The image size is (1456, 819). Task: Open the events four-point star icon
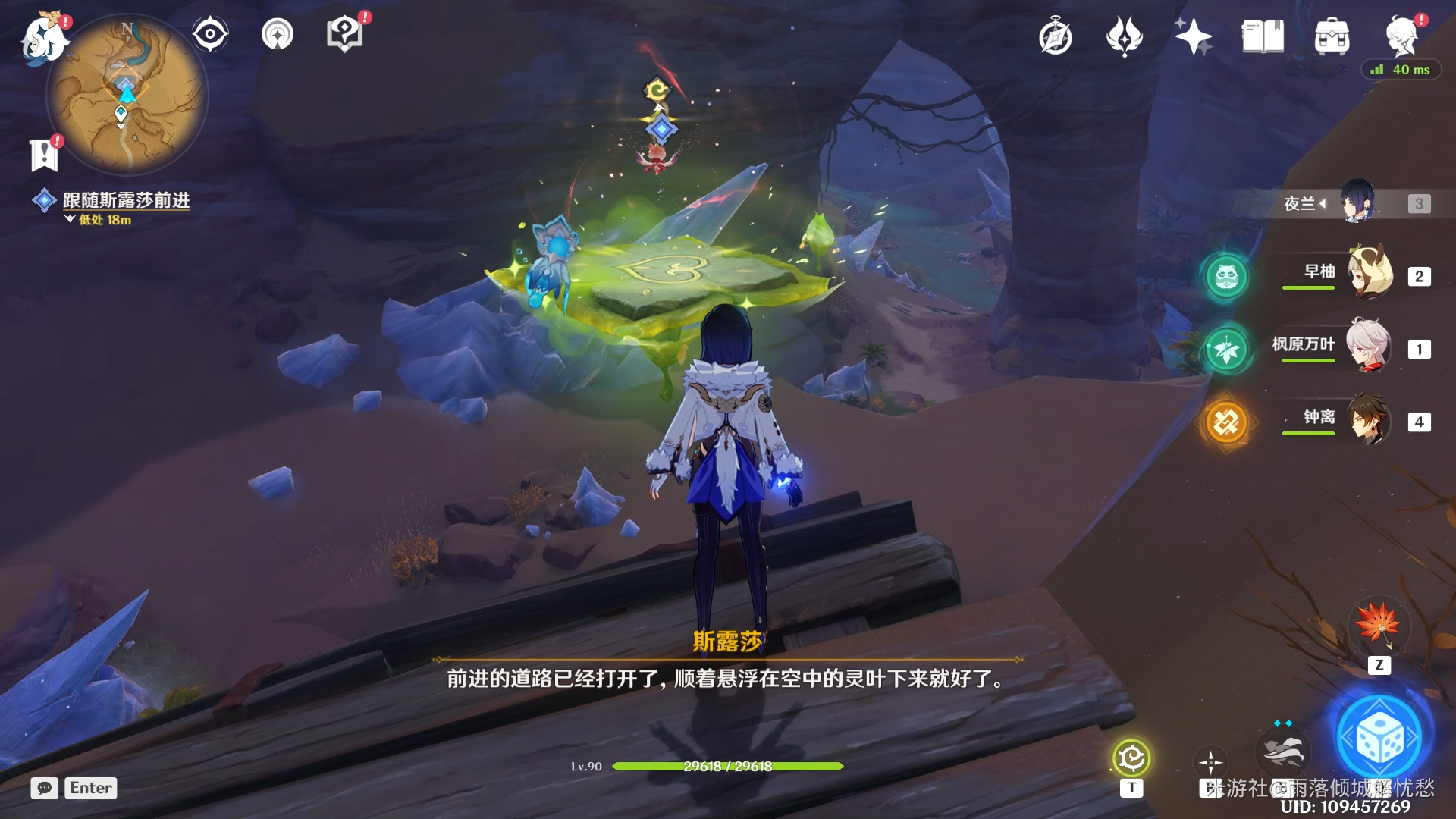(x=1193, y=36)
